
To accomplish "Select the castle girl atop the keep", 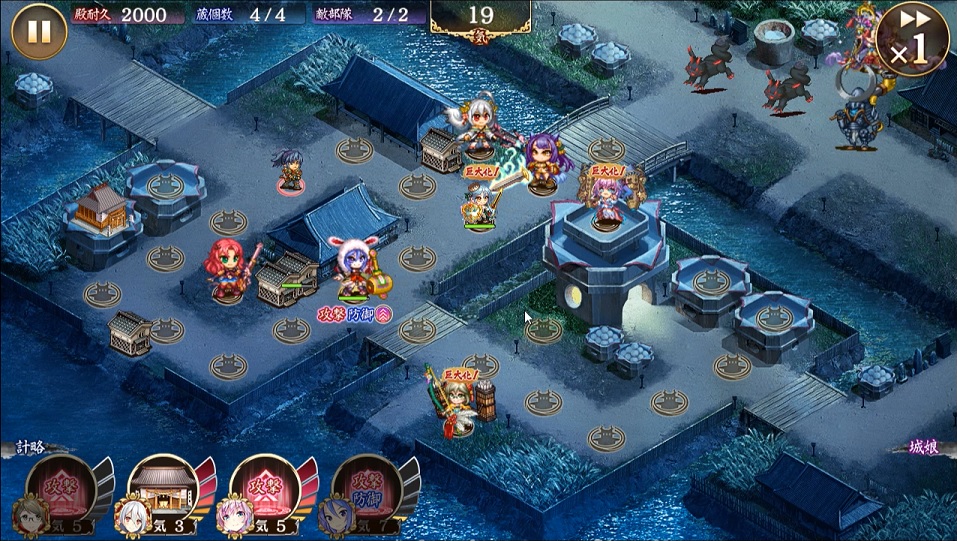I will [606, 200].
